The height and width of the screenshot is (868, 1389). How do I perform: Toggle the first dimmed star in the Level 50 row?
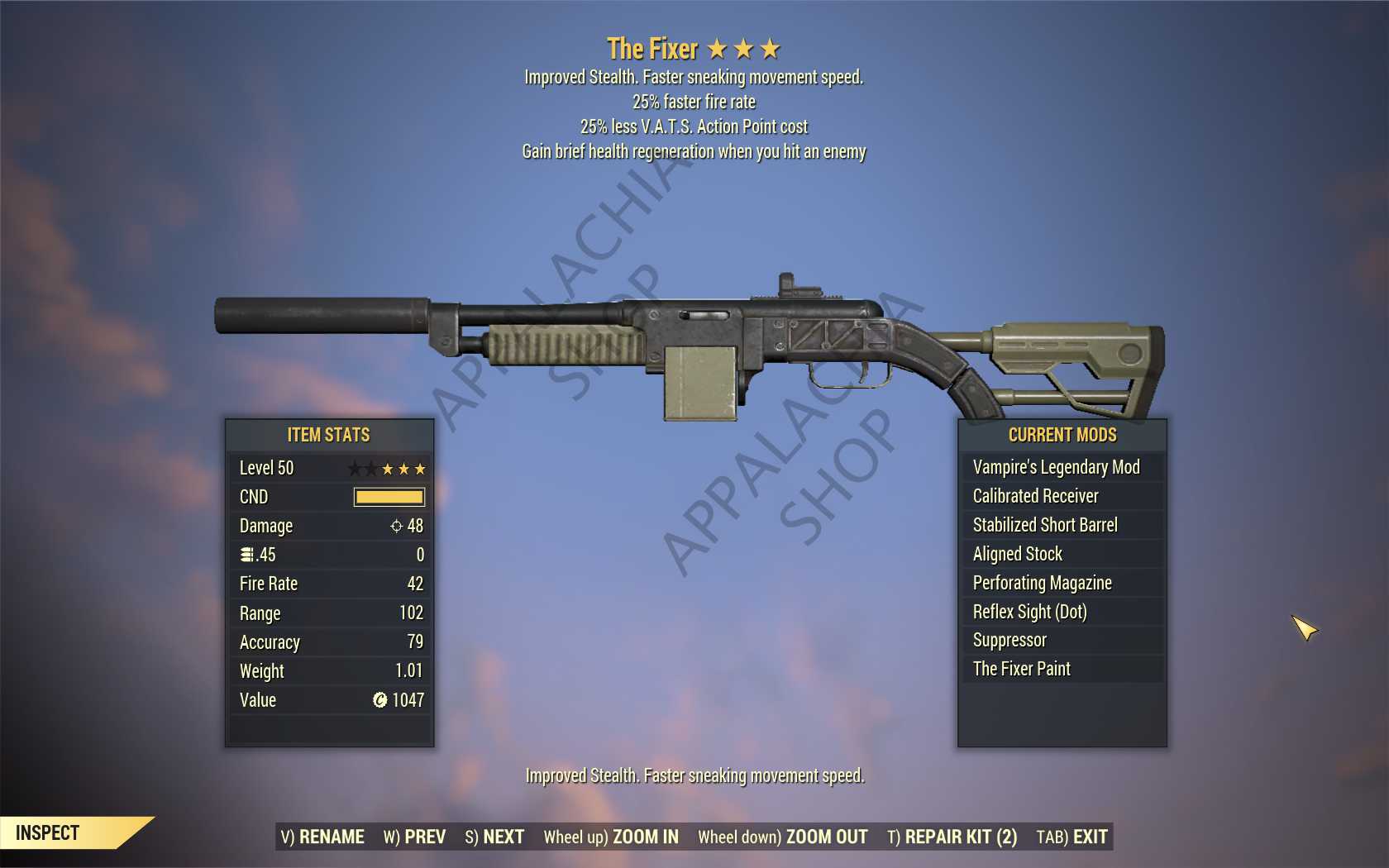[x=354, y=468]
